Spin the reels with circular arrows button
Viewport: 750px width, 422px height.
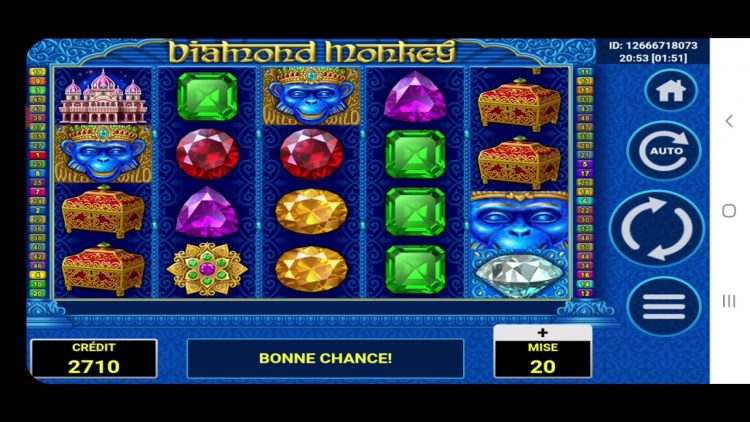point(657,229)
